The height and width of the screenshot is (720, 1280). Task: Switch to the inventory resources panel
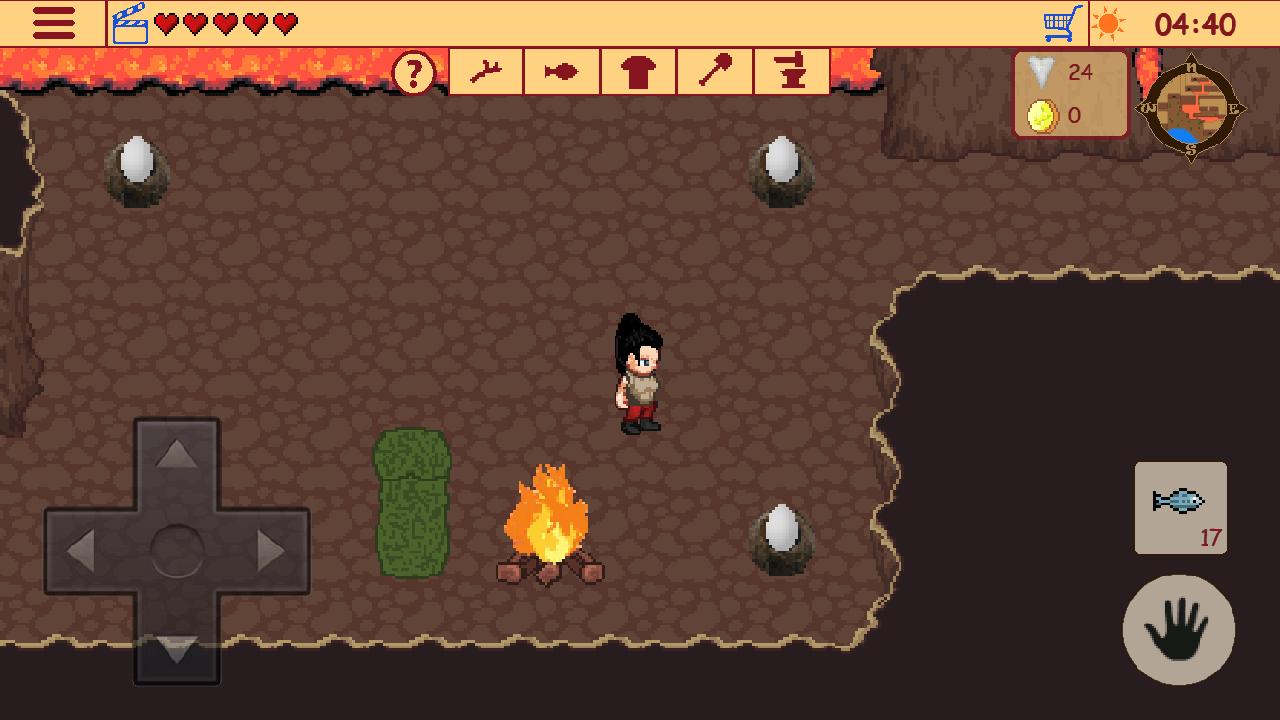tap(1071, 93)
